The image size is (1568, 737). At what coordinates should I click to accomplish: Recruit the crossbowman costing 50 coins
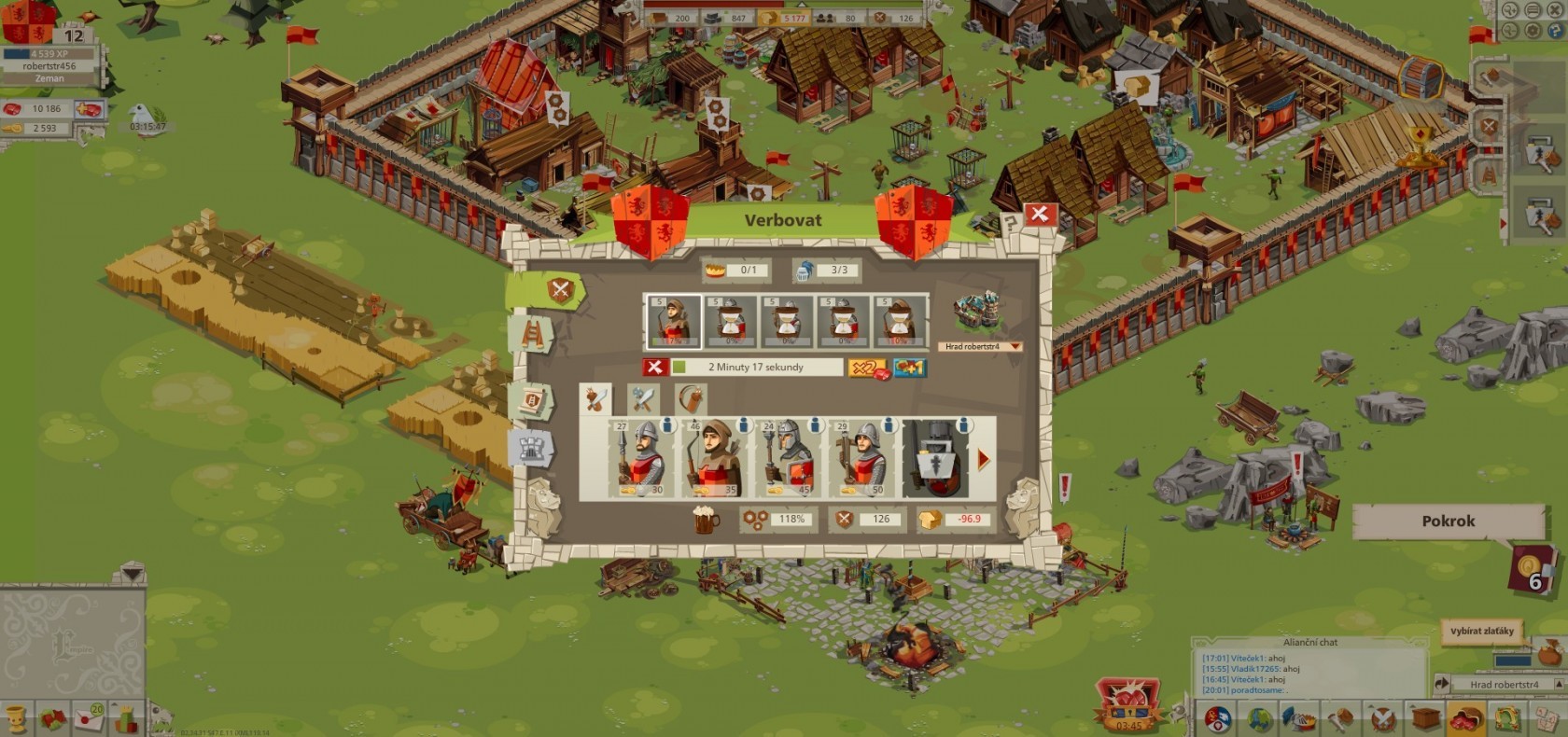861,458
